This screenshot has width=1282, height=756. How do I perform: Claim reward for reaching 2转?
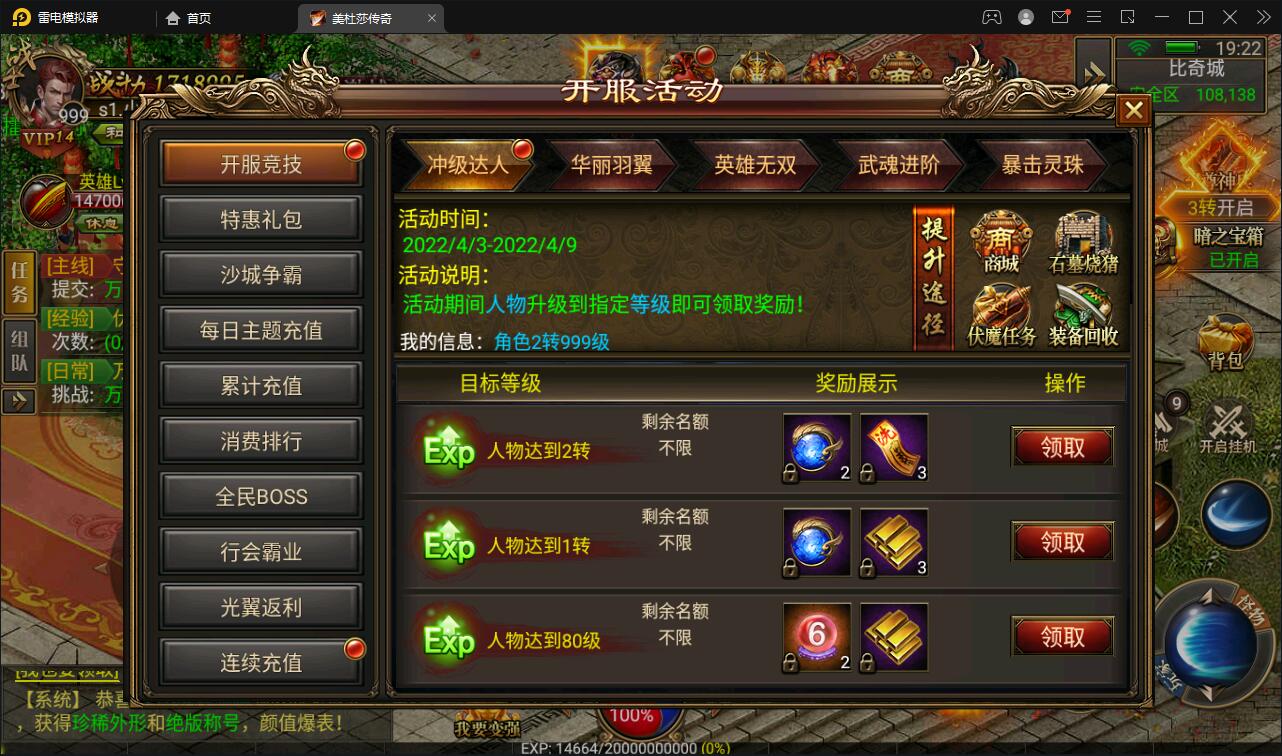click(1062, 448)
